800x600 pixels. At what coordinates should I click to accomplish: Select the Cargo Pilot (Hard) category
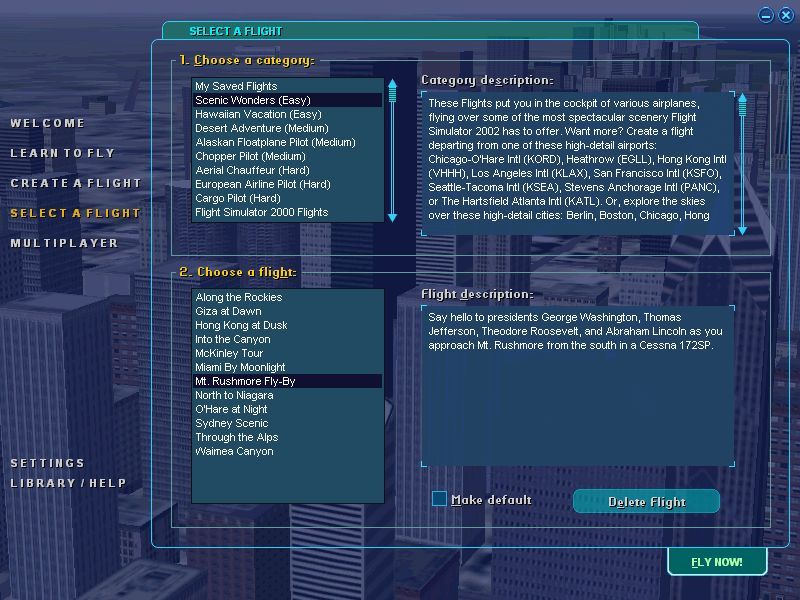[x=237, y=198]
